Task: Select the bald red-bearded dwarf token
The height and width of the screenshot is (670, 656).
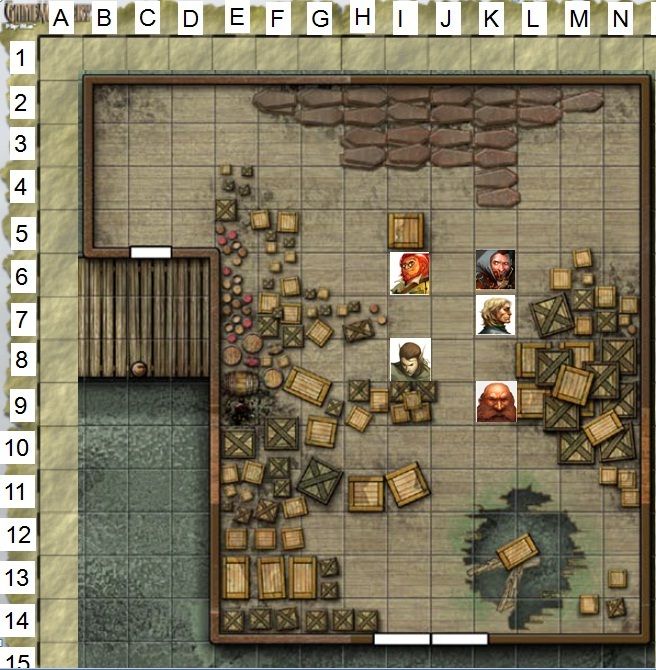Action: [495, 401]
